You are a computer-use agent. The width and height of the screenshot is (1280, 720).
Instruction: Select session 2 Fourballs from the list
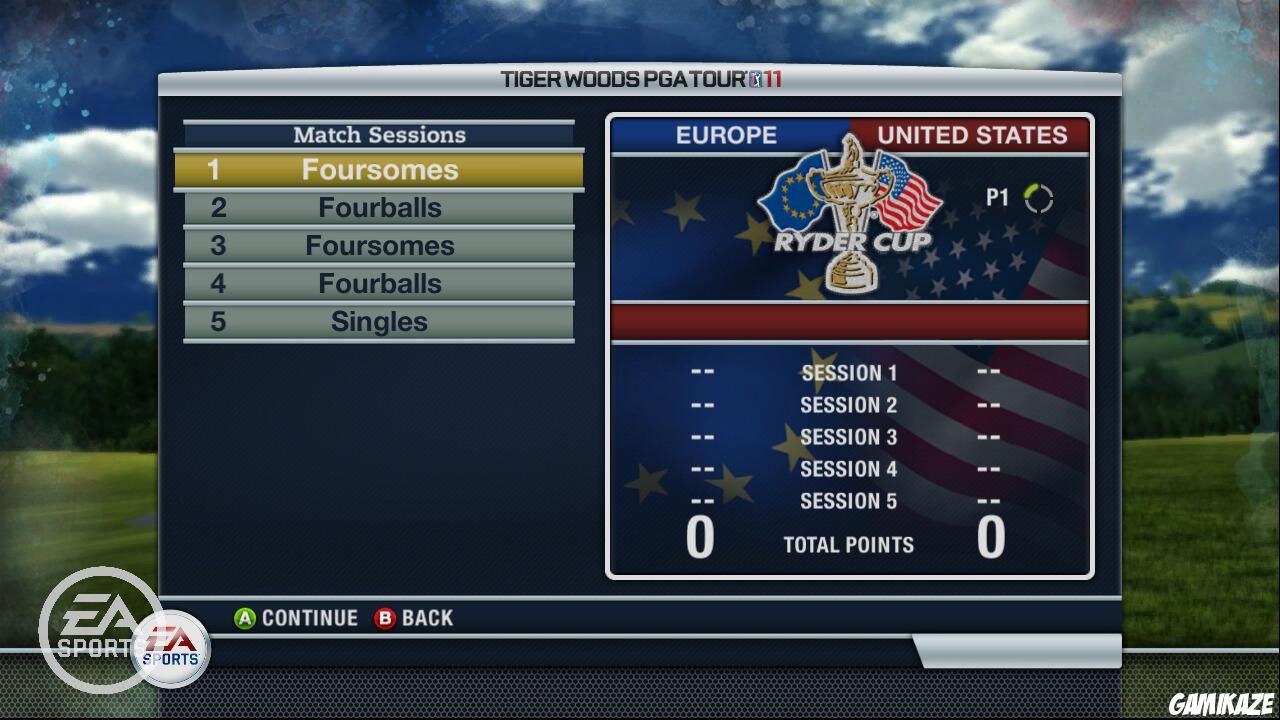(380, 207)
